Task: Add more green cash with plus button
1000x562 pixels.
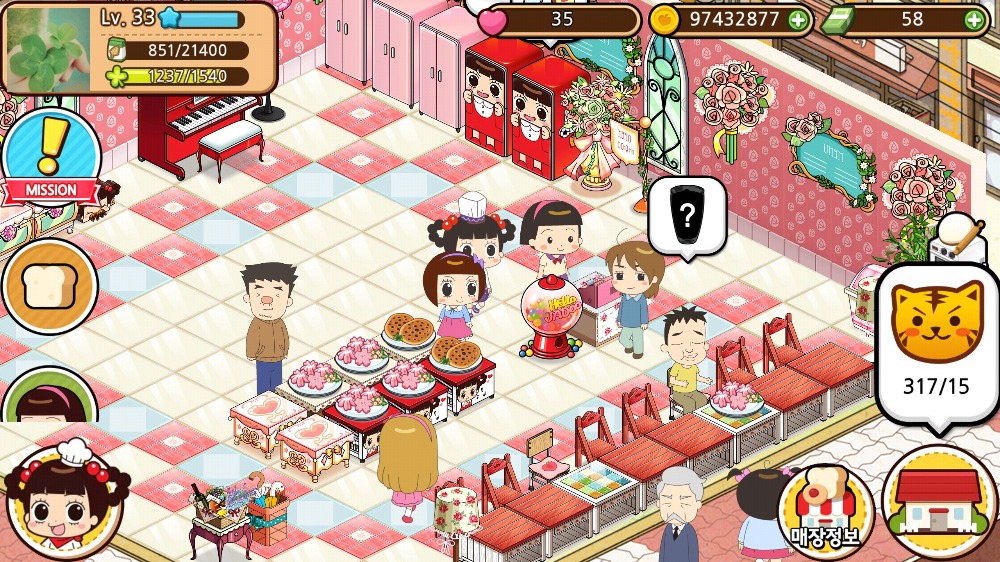Action: [x=973, y=19]
